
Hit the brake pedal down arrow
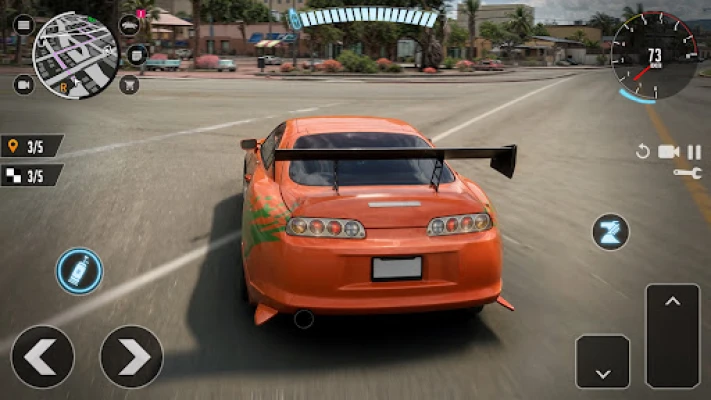coord(603,362)
